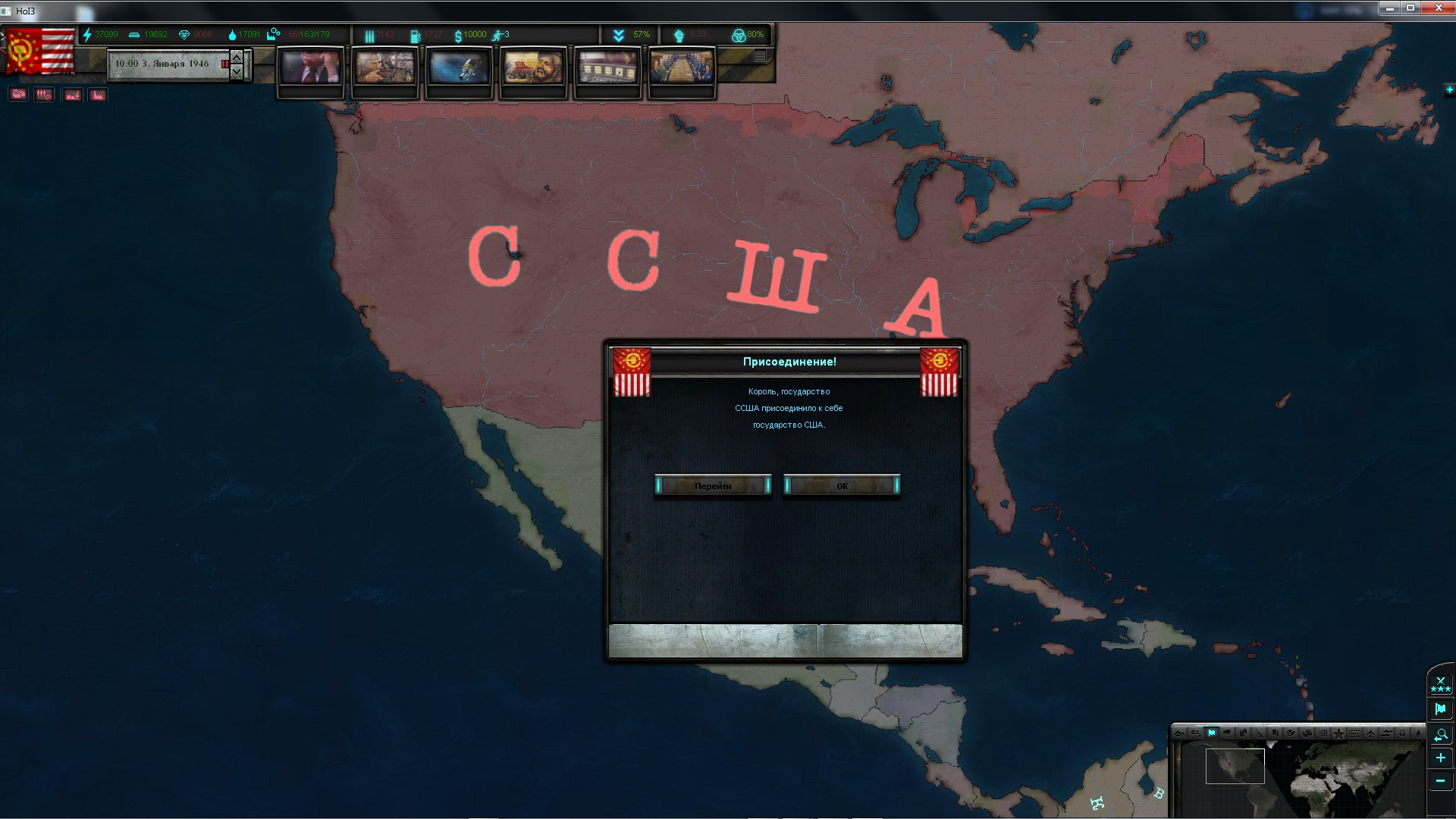Confirm the annexation with the ОК button
1456x819 pixels.
tap(840, 486)
